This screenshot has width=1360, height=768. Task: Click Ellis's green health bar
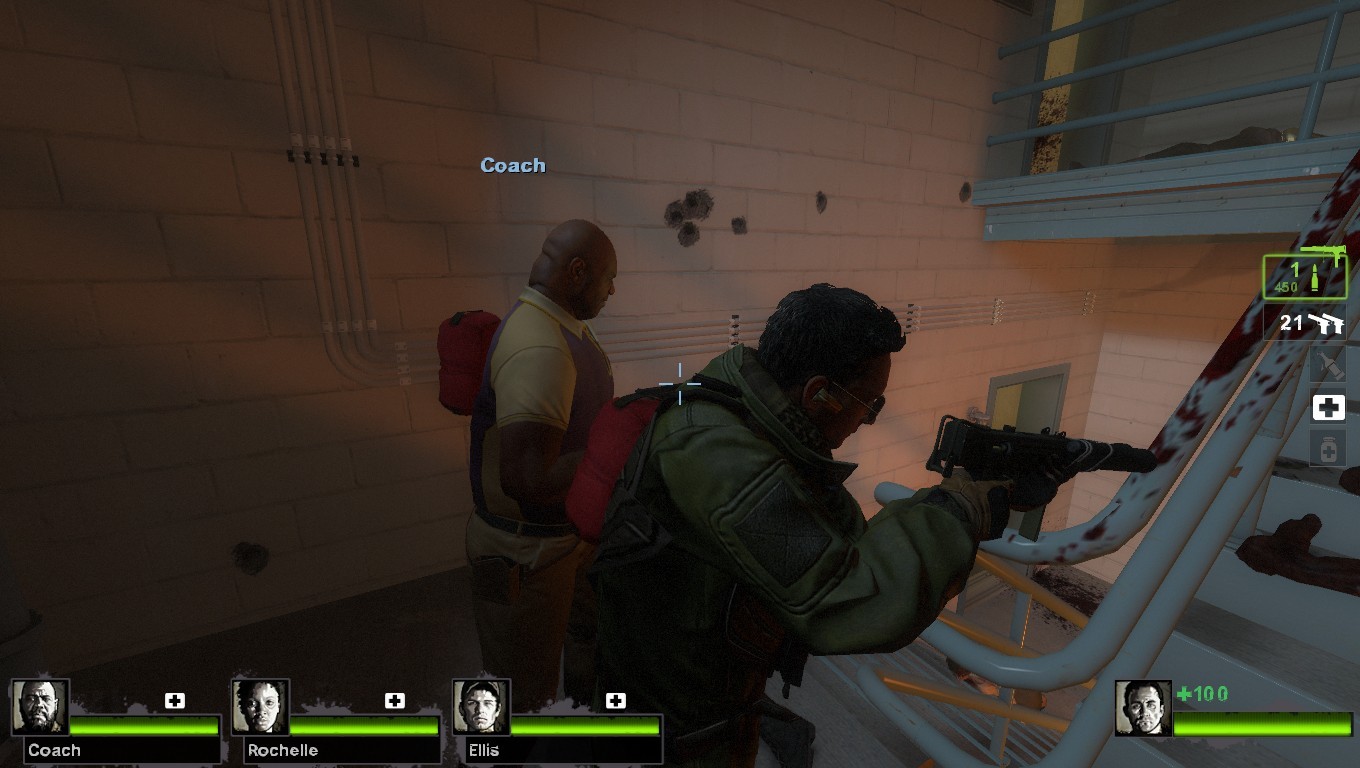585,723
